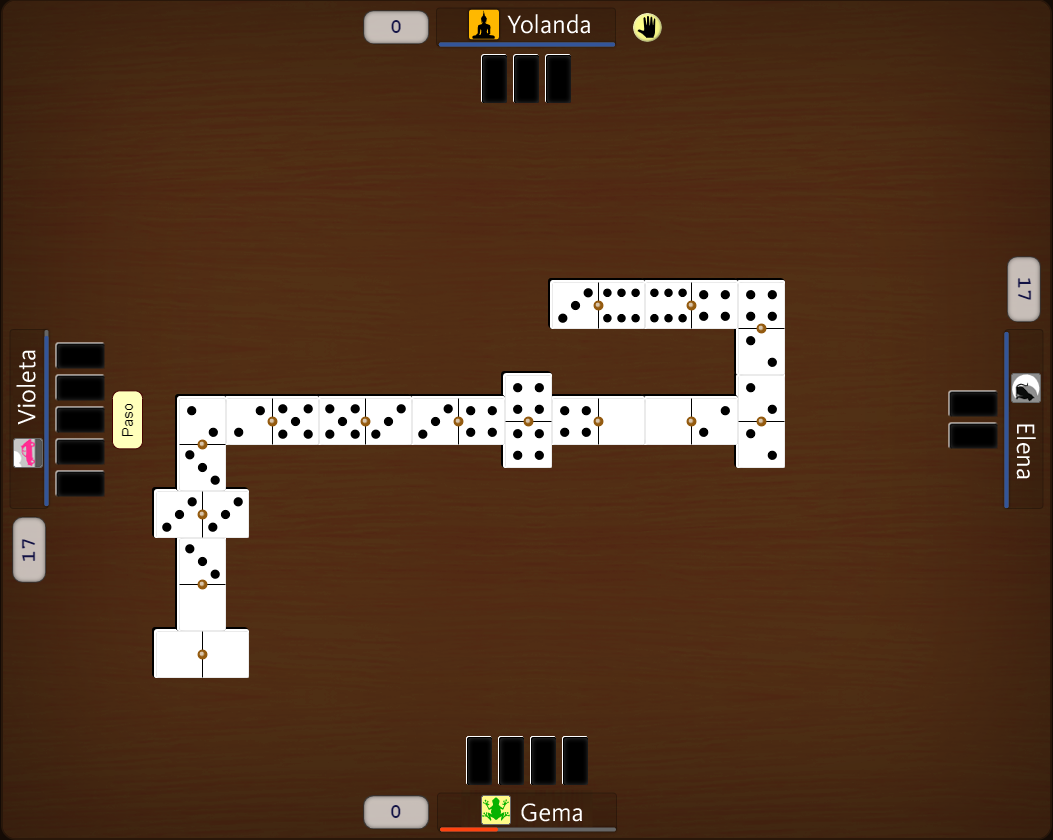Select Gema's green frog avatar

pyautogui.click(x=496, y=809)
